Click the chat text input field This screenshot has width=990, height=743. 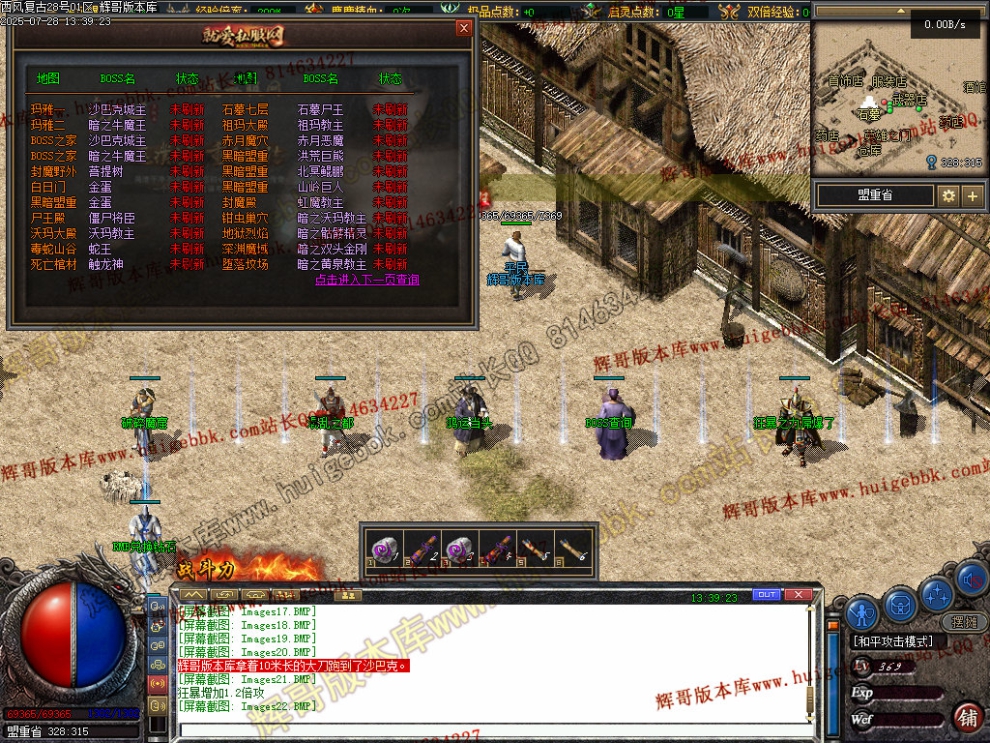pos(490,730)
